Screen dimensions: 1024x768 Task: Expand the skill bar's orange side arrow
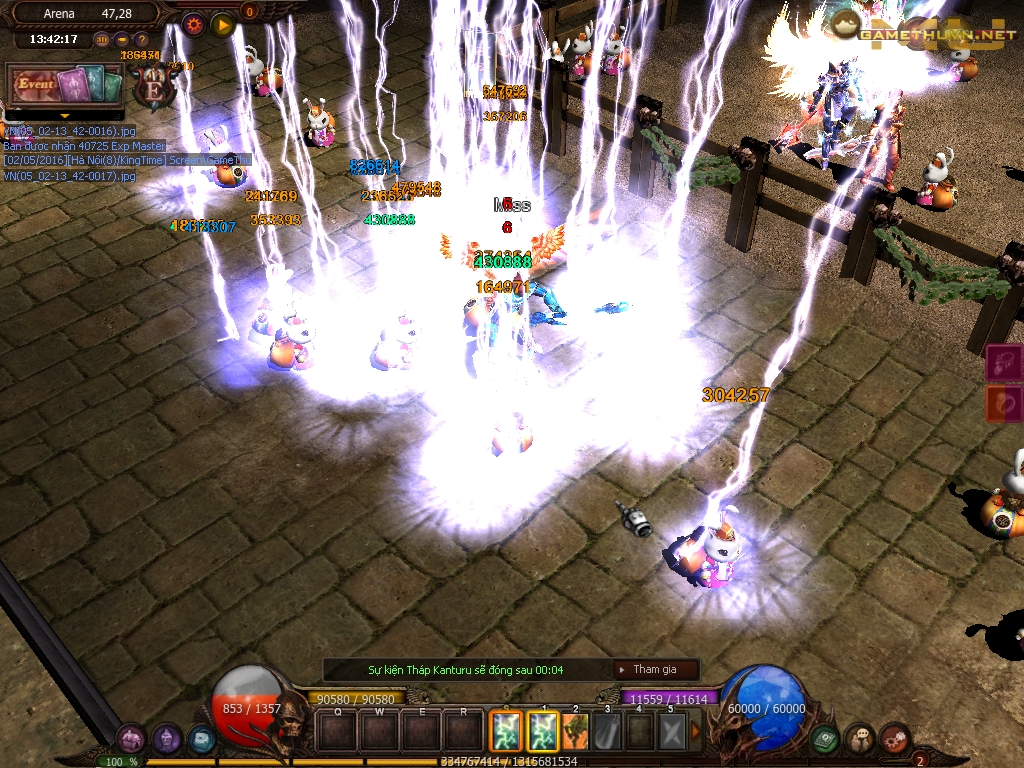coord(696,731)
